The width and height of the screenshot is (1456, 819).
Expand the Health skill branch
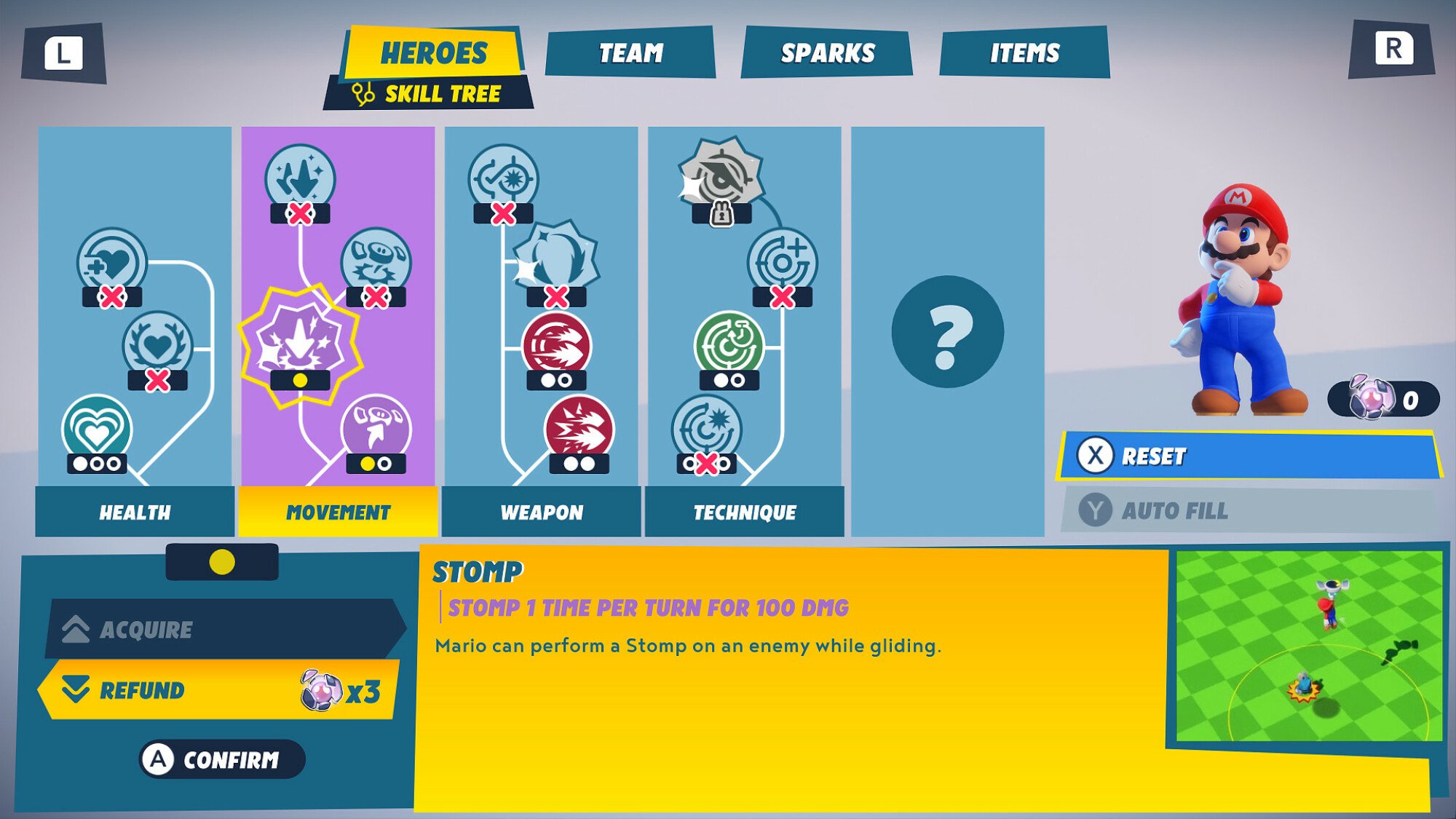136,513
